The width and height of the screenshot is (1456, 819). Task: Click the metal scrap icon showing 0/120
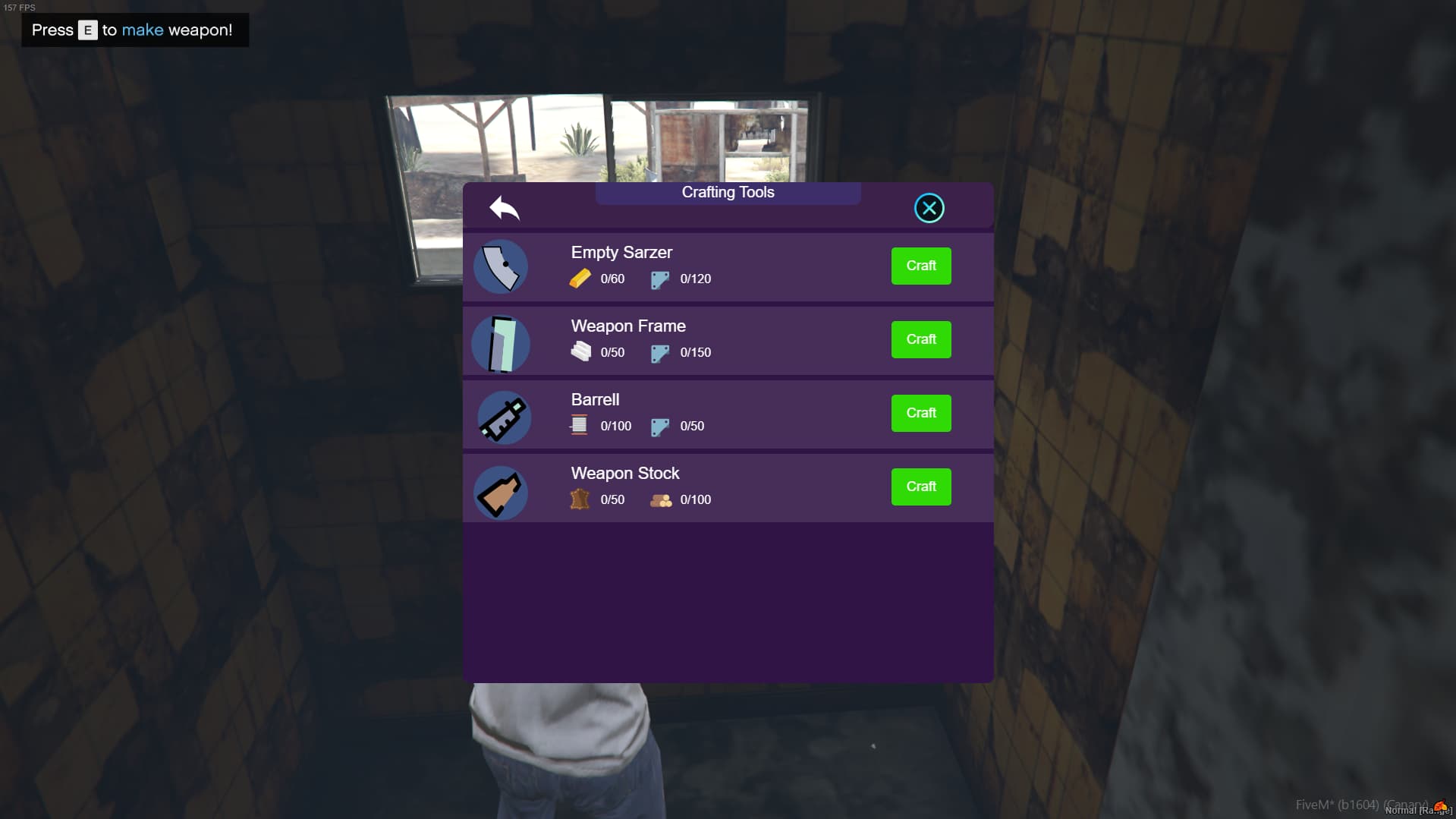tap(659, 279)
